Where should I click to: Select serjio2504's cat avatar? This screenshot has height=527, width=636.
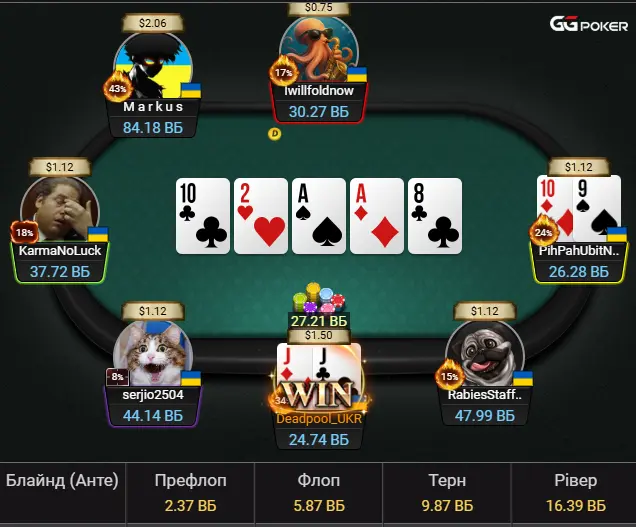[152, 351]
